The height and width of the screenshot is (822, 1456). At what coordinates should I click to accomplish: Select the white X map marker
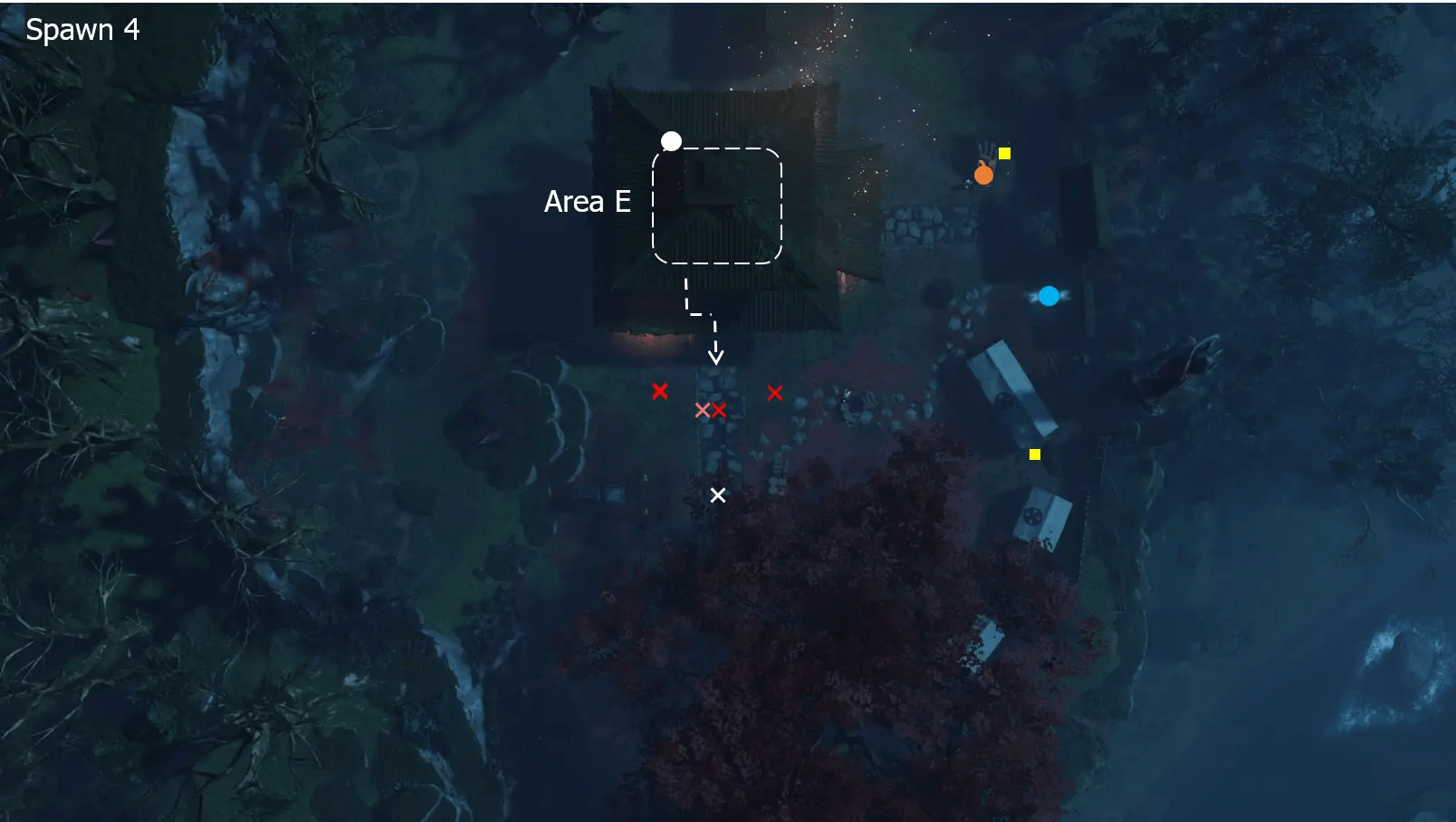(x=718, y=495)
